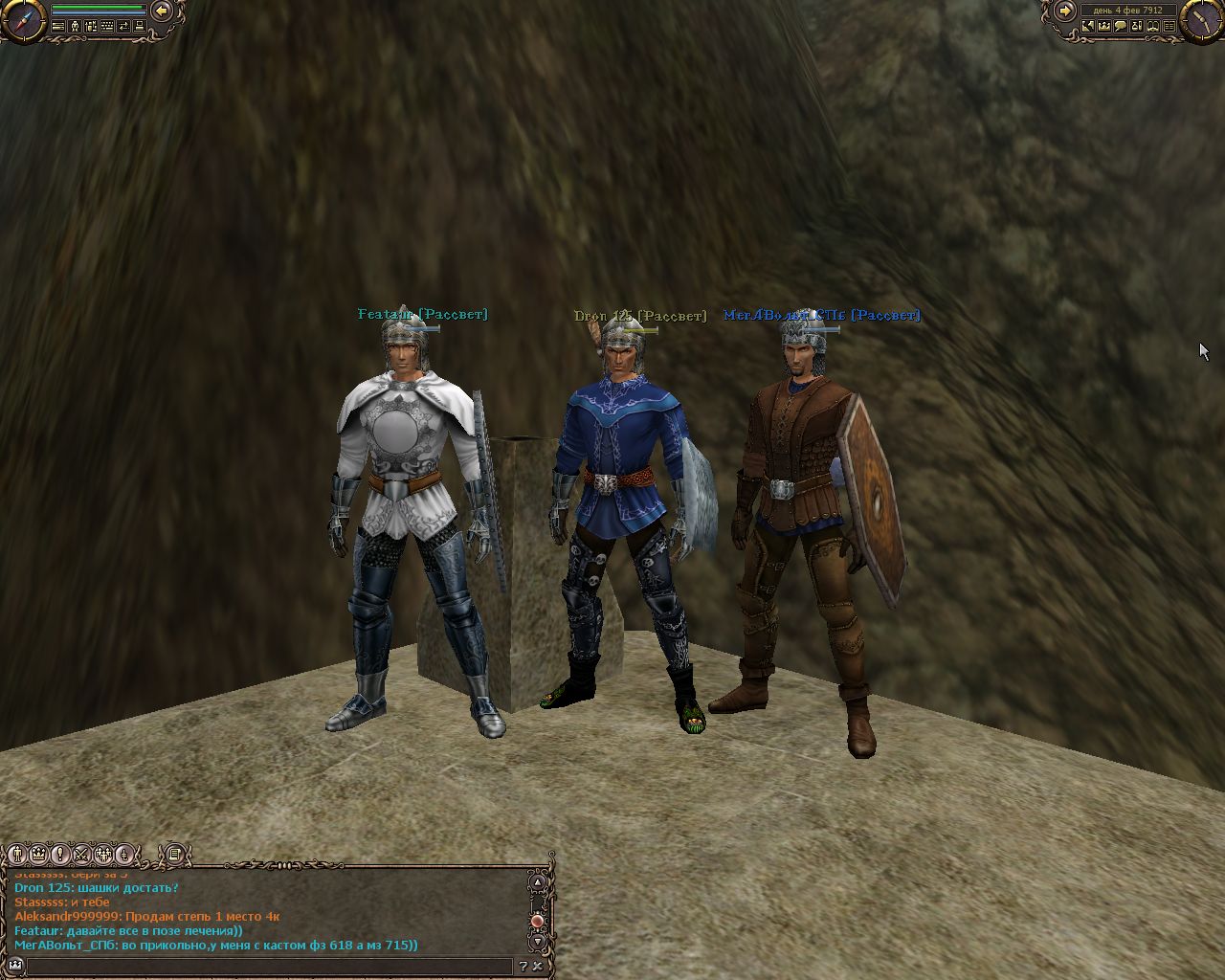The image size is (1225, 980).
Task: Select the crossed swords chat channel tab
Action: [x=81, y=853]
